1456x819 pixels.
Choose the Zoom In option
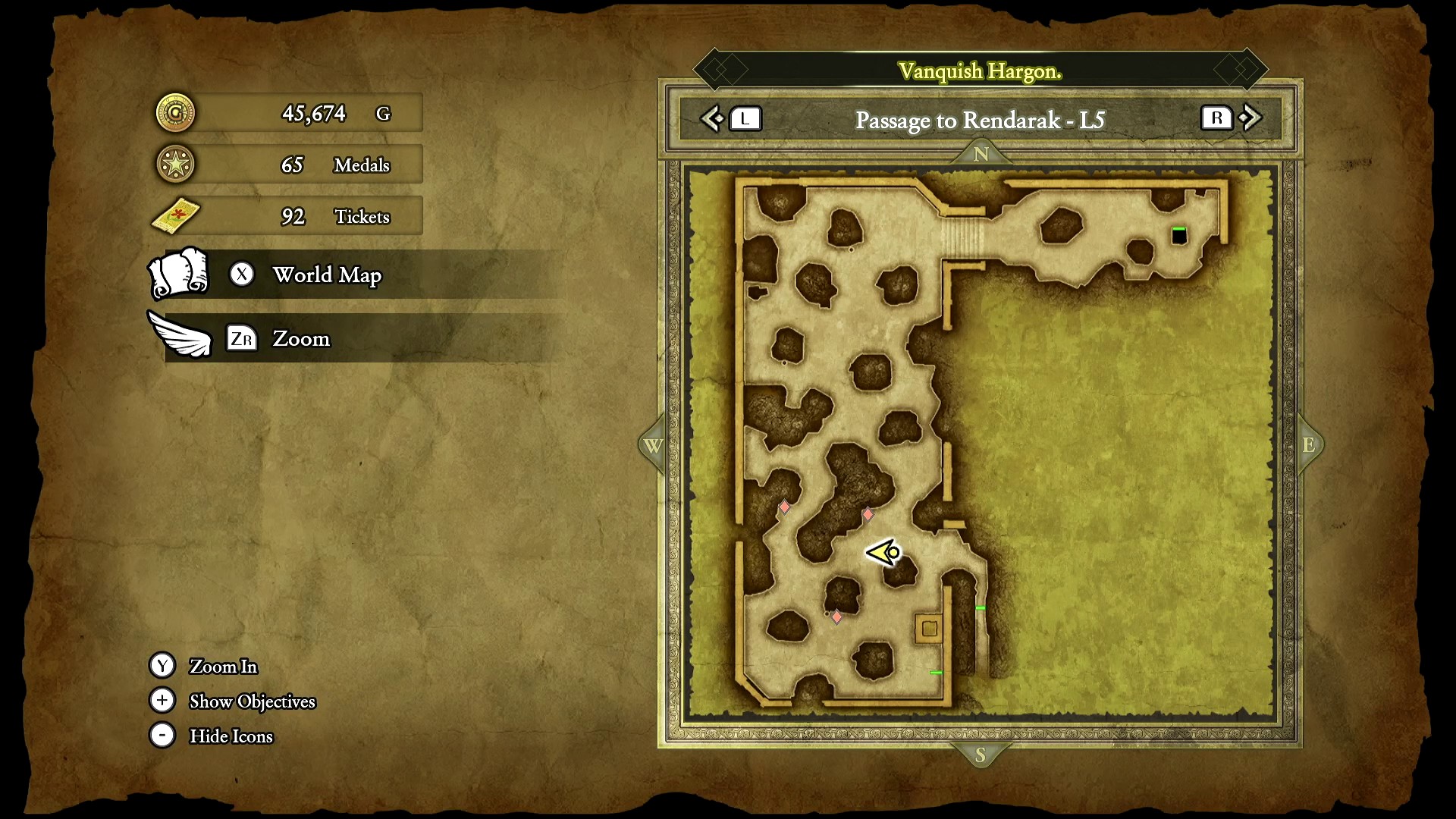point(223,666)
